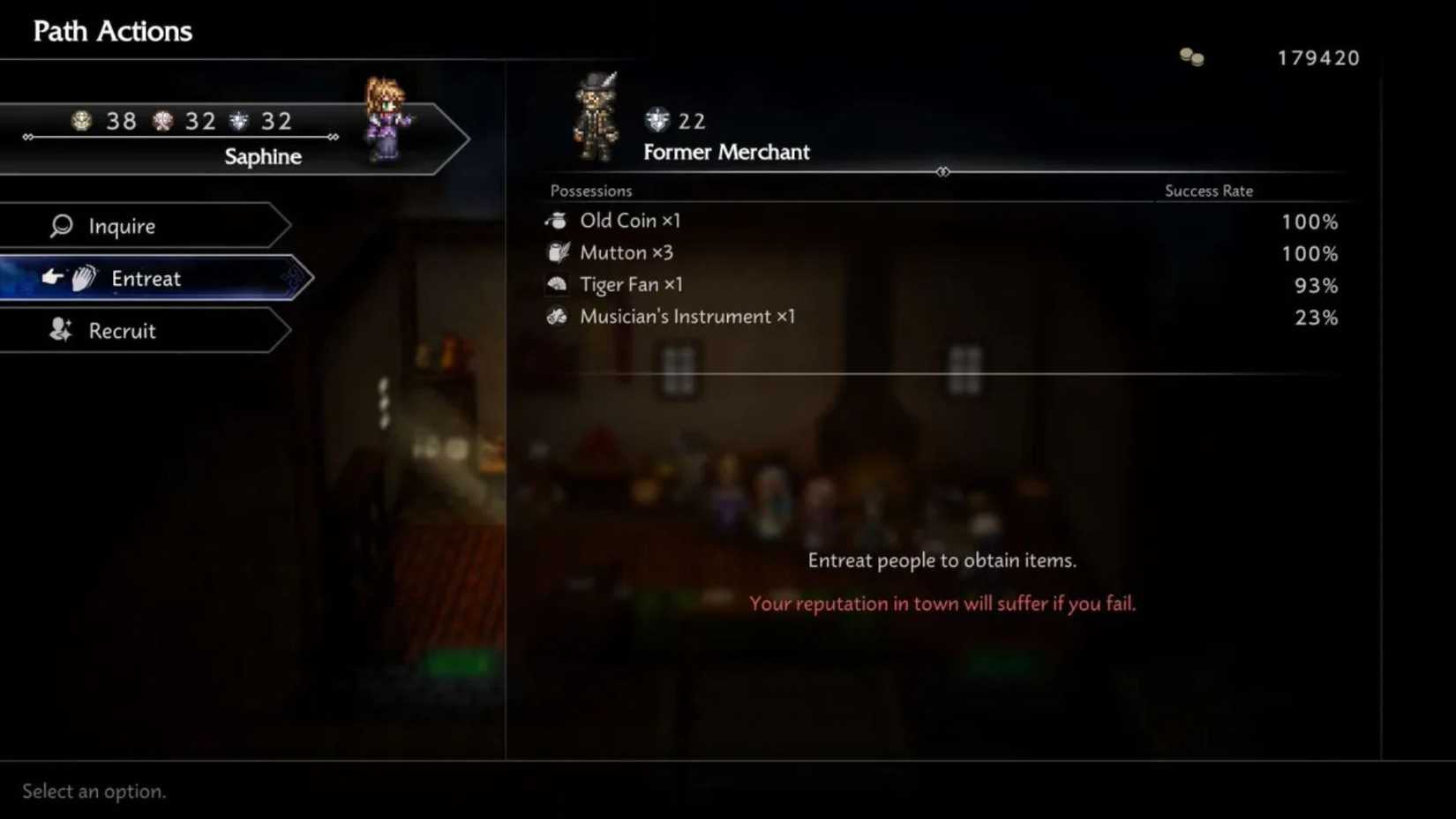Click the left diamond arrow on Saphine's banner

tap(27, 138)
